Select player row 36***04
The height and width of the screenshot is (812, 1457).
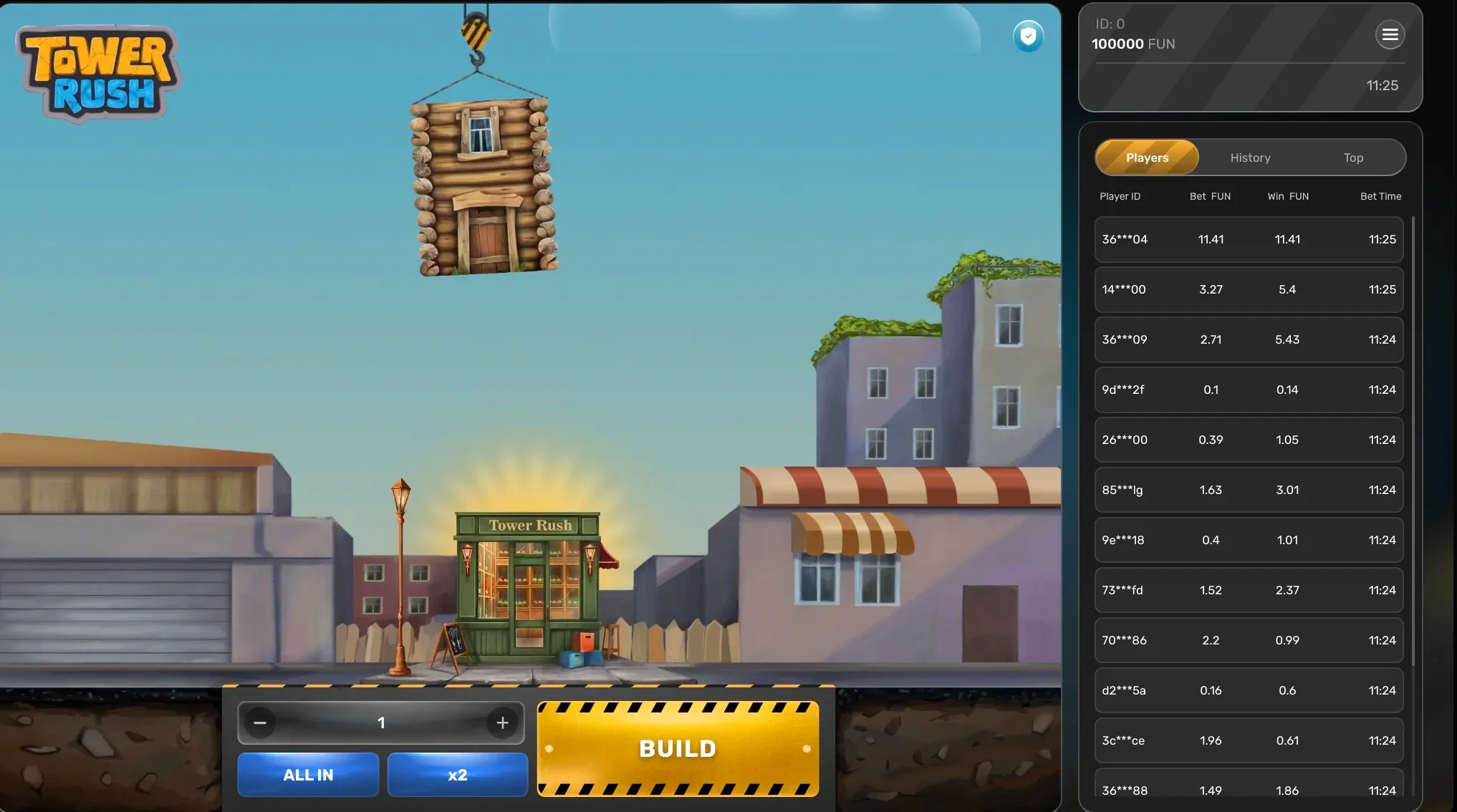click(x=1248, y=239)
